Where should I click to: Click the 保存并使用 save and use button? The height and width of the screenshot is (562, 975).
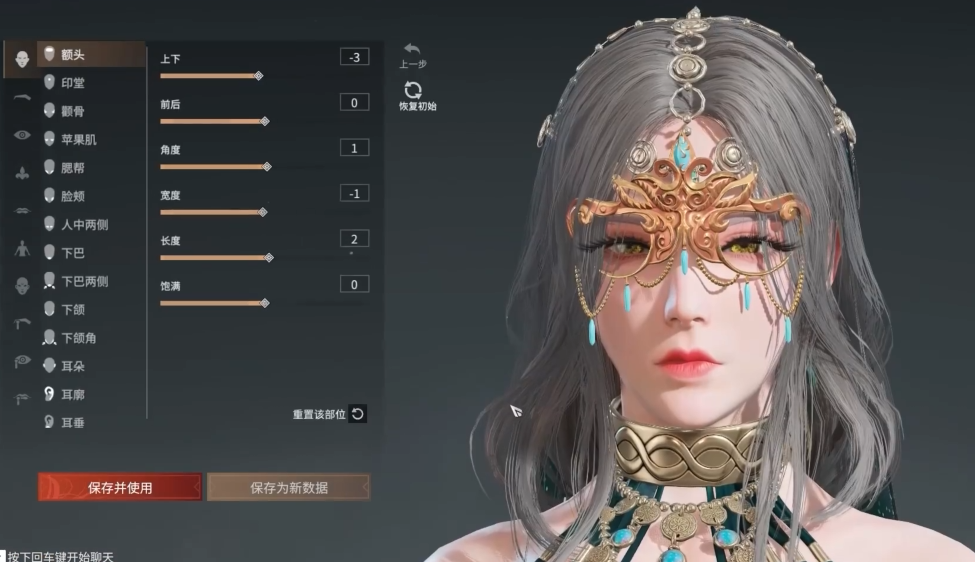click(120, 488)
